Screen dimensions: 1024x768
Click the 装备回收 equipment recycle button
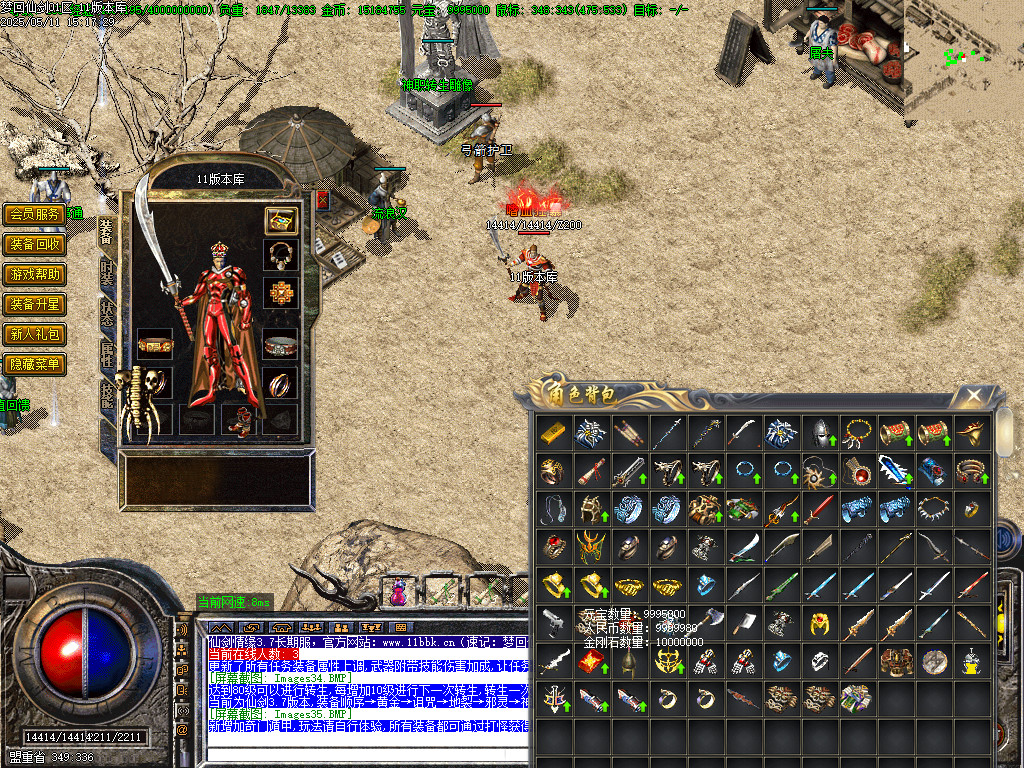[x=34, y=244]
